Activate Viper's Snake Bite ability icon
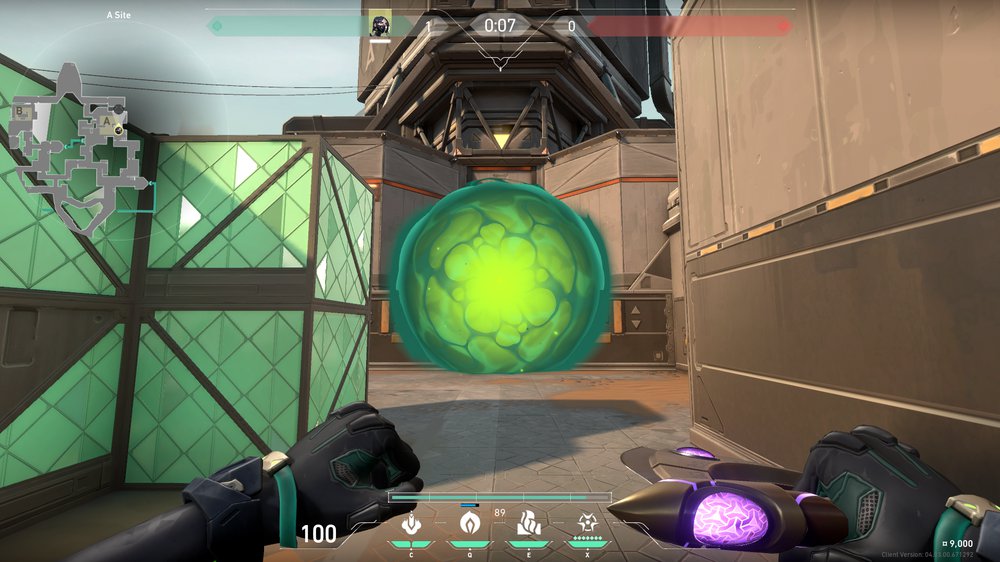Viewport: 1000px width, 562px height. point(409,523)
